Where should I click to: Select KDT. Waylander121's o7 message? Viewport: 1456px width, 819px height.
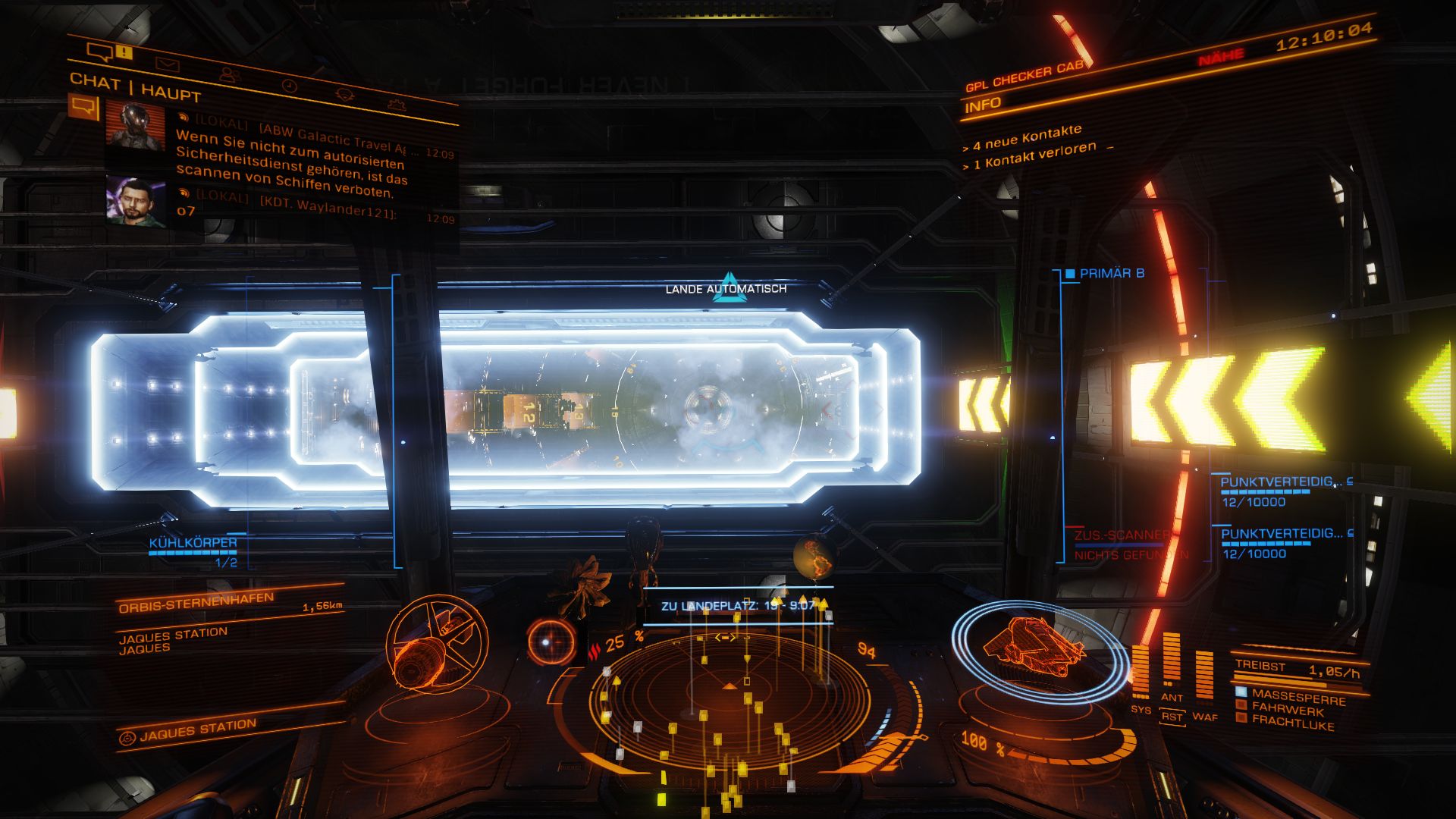pyautogui.click(x=288, y=208)
